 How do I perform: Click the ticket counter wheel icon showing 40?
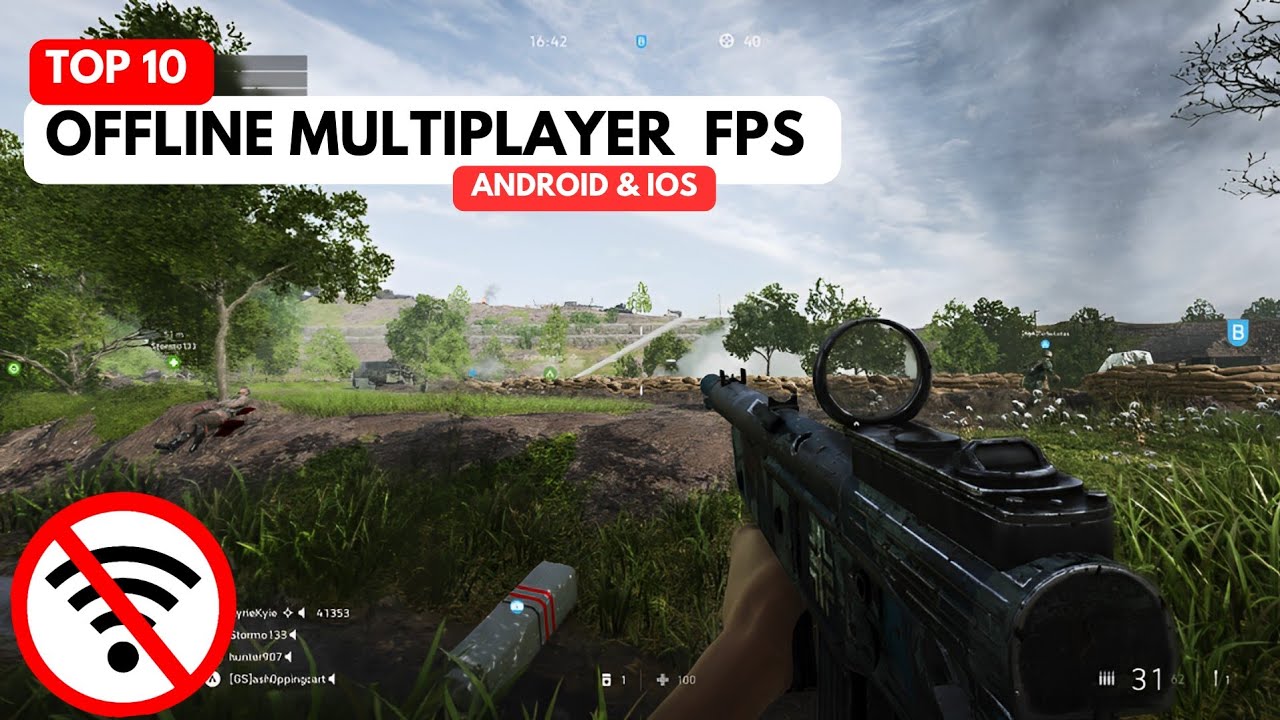tap(724, 41)
